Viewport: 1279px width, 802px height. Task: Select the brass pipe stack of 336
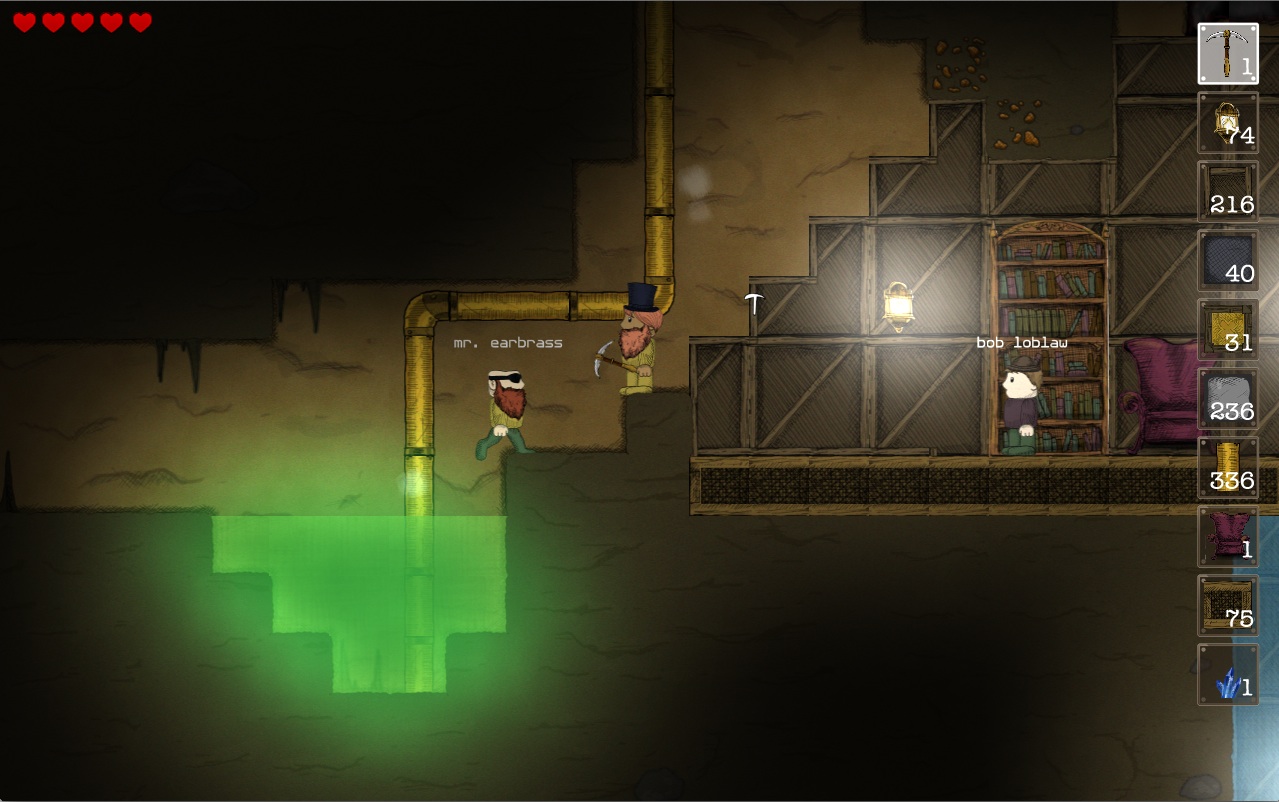1228,467
